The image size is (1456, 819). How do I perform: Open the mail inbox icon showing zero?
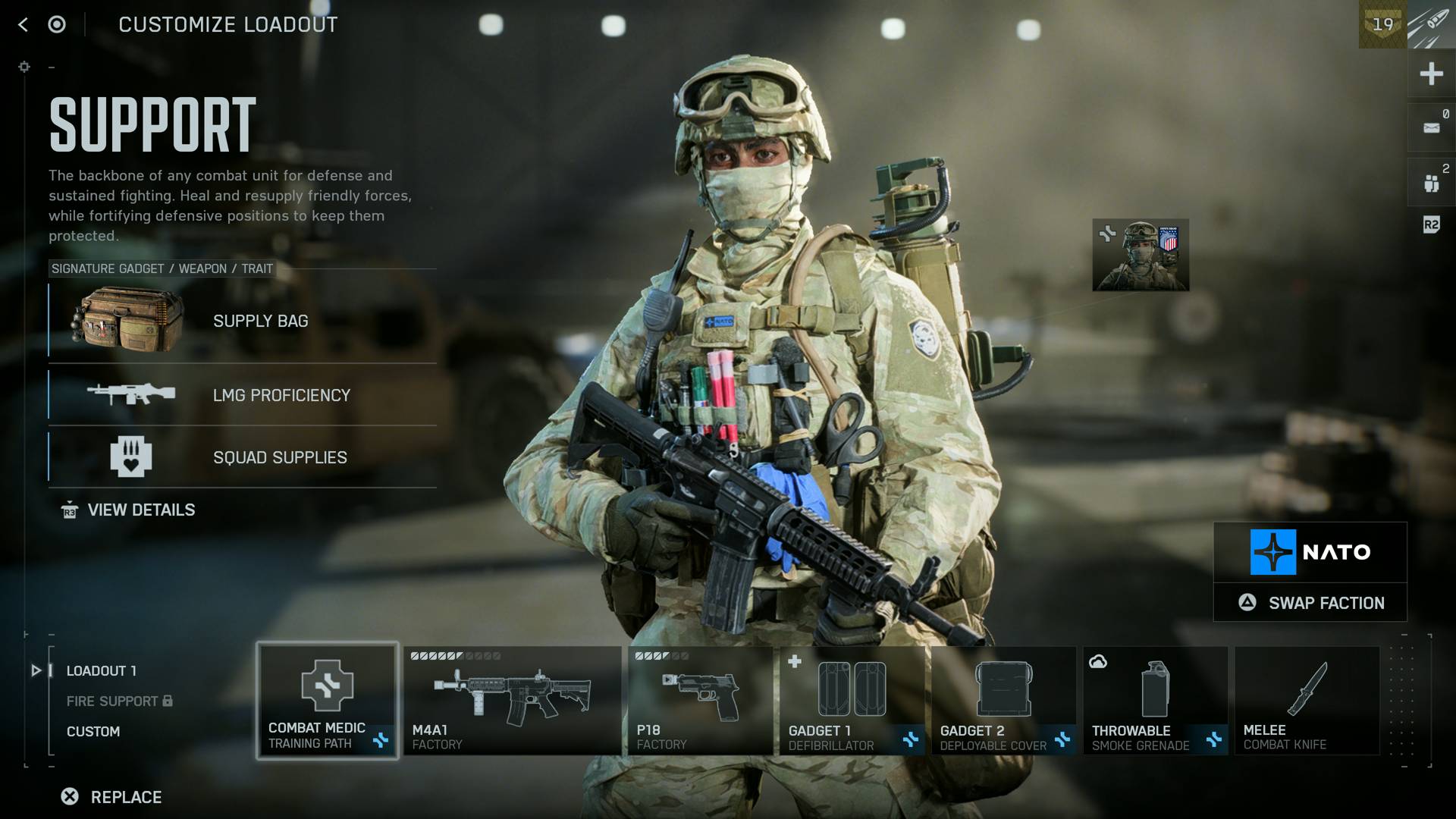(x=1430, y=126)
